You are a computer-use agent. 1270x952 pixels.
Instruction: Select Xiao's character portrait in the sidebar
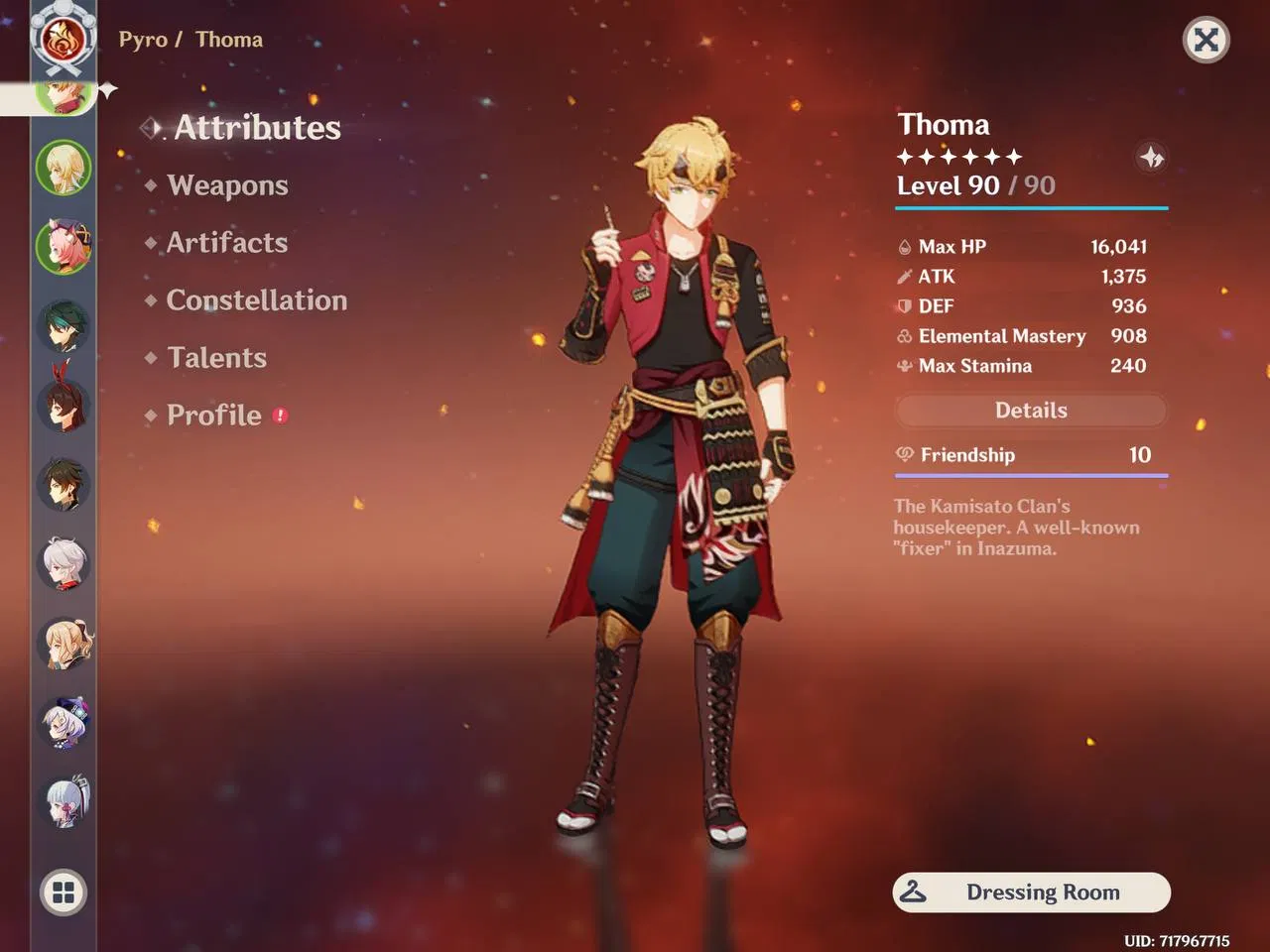pyautogui.click(x=63, y=325)
